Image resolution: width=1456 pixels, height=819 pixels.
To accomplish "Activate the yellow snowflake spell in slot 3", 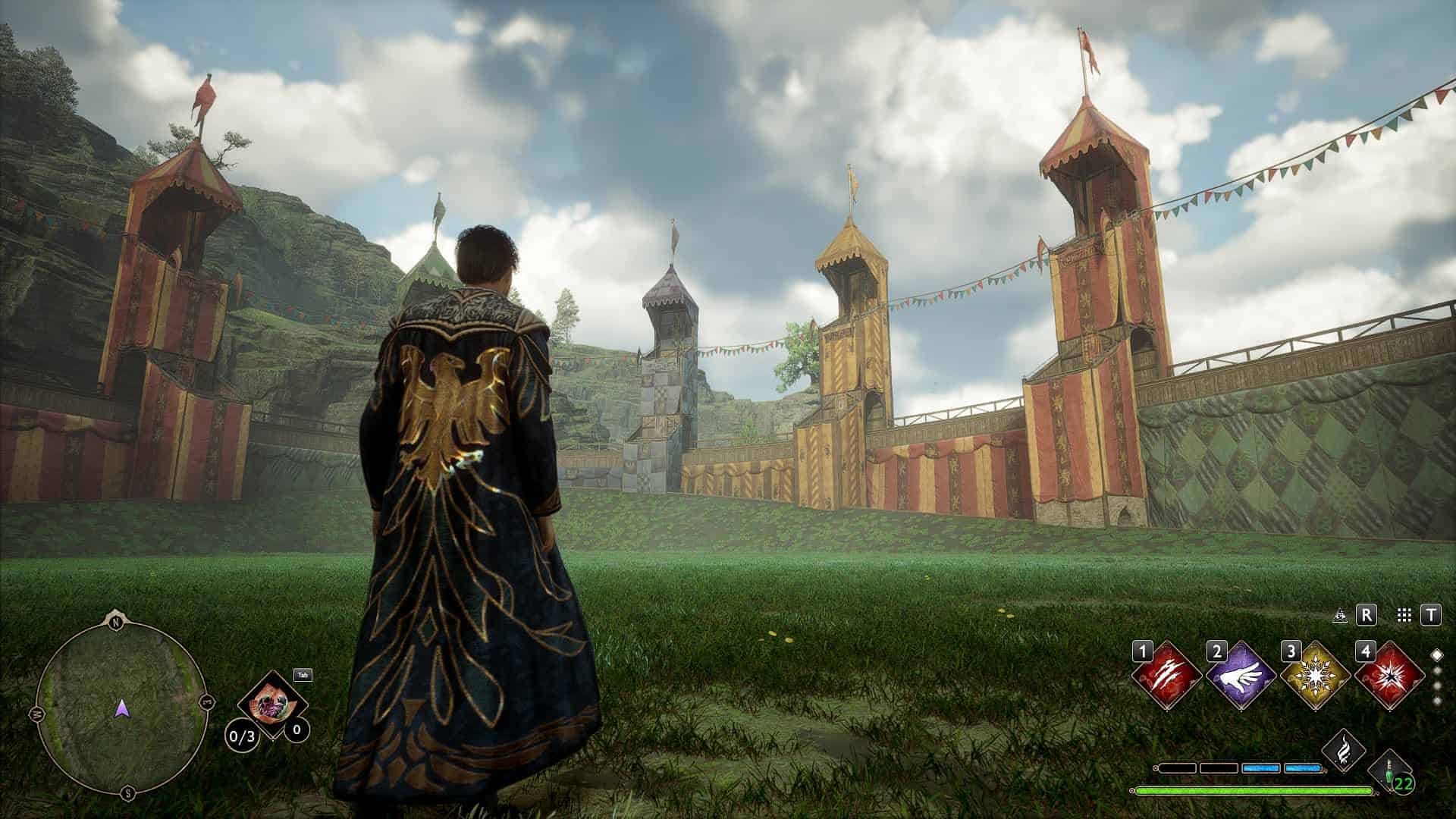I will (x=1315, y=676).
